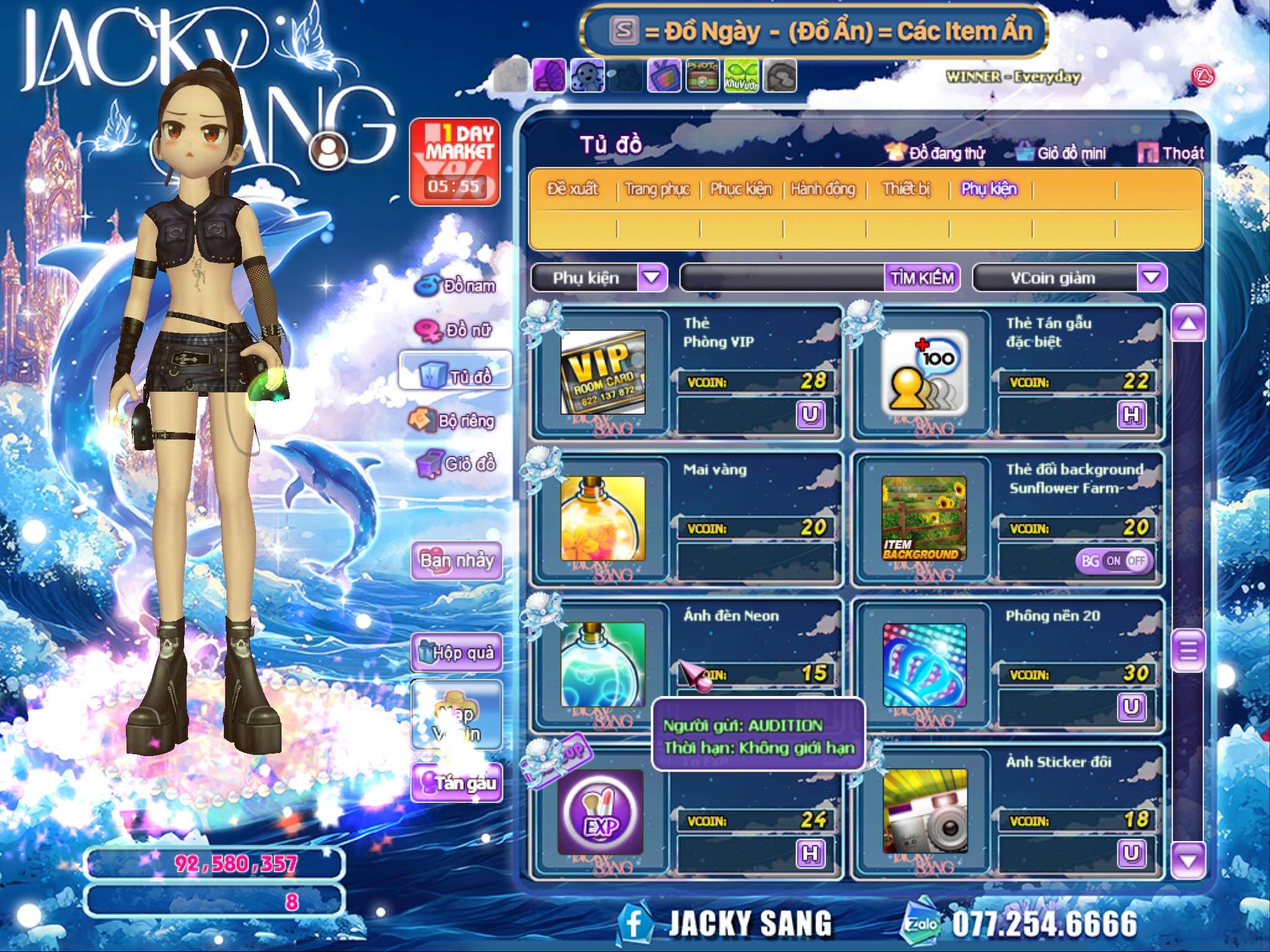1270x952 pixels.
Task: Switch to the Trang phục tab
Action: (657, 189)
